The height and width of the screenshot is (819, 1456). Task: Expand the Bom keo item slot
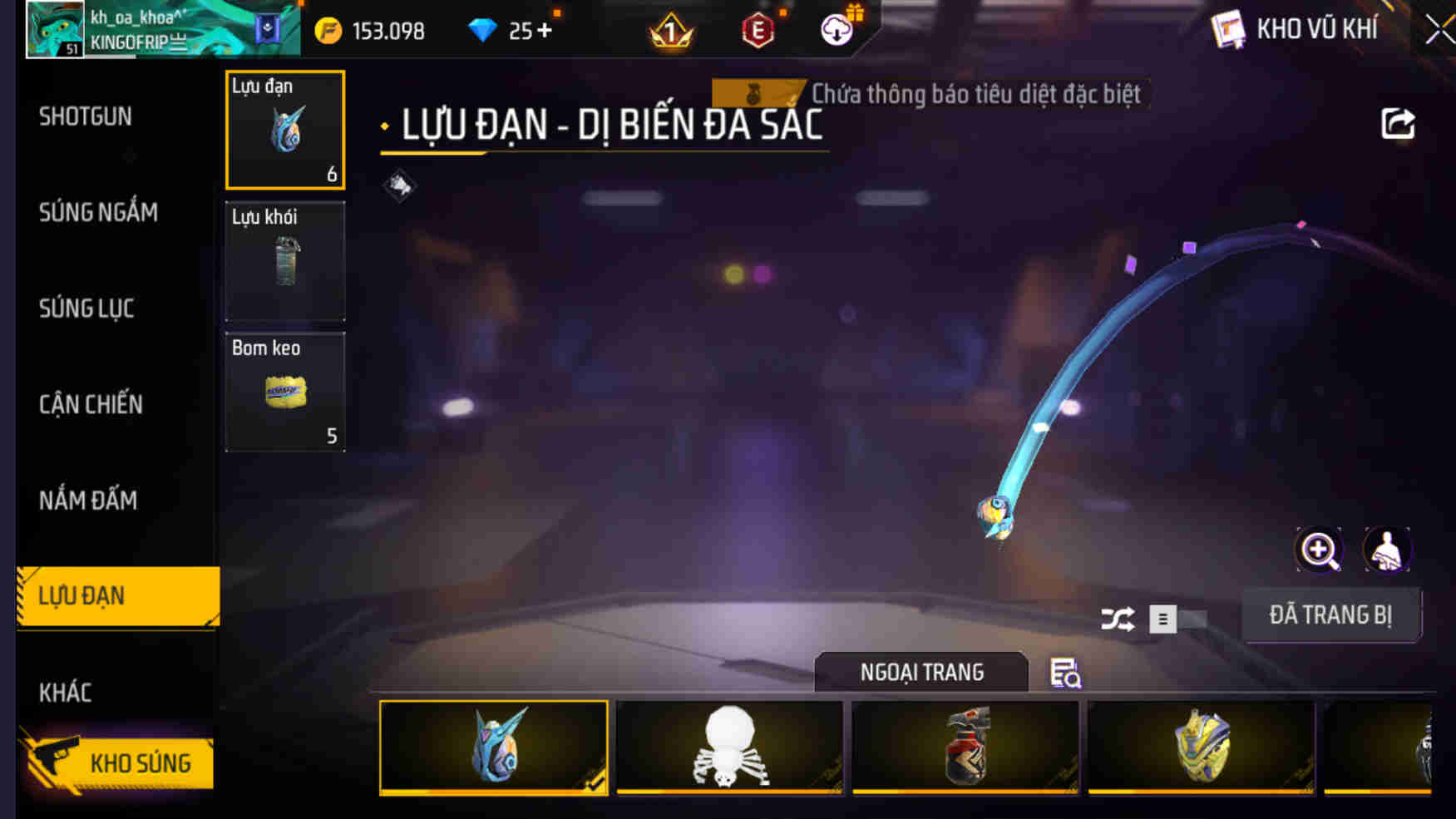pos(284,391)
